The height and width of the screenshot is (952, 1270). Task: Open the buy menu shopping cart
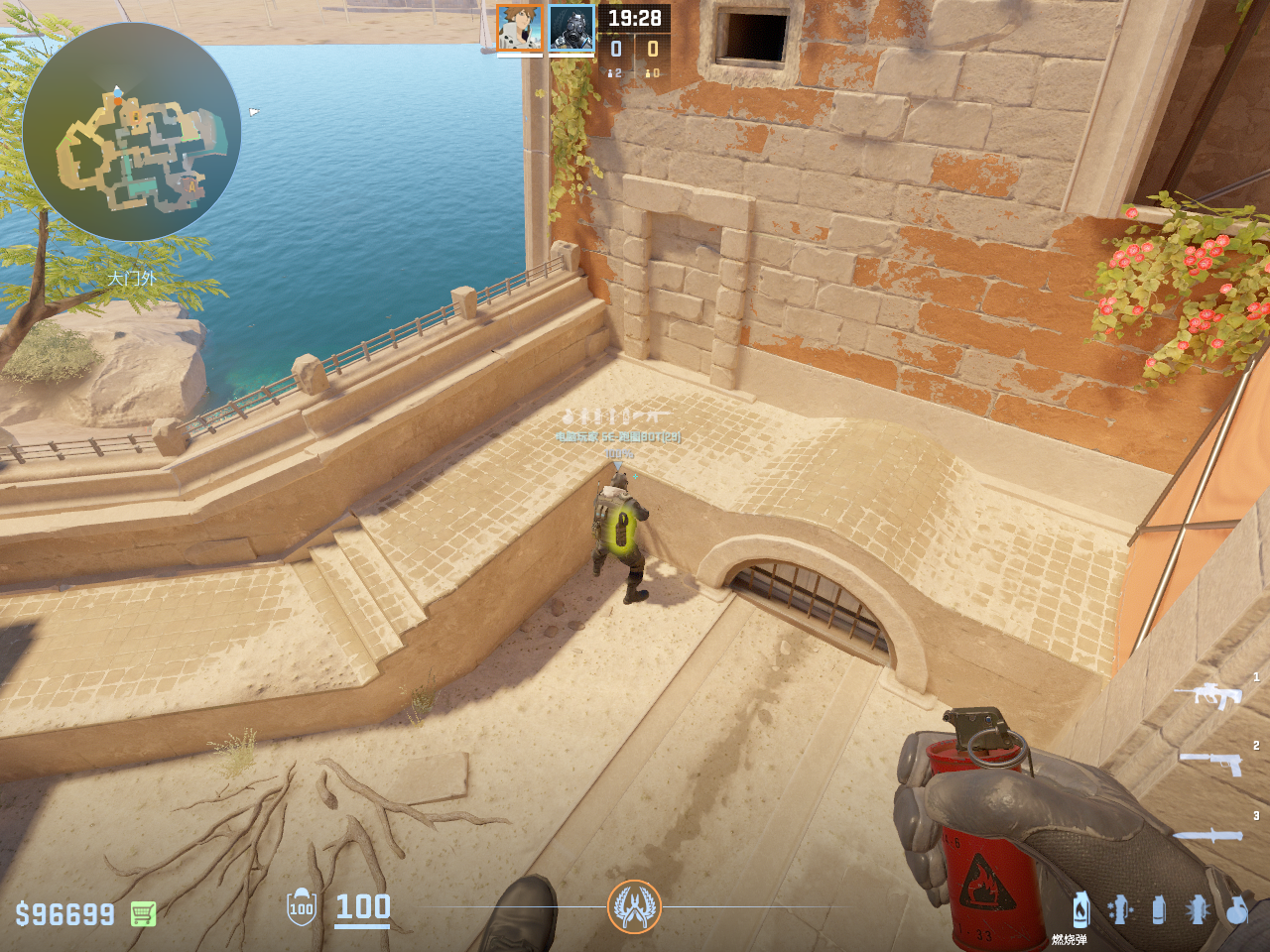pos(143,913)
